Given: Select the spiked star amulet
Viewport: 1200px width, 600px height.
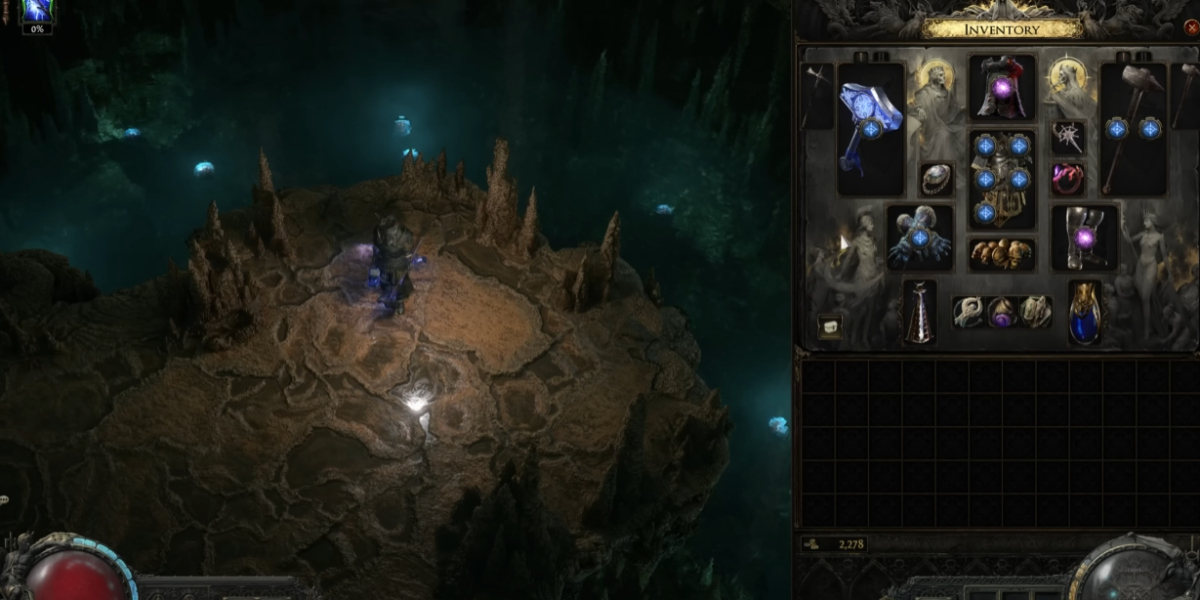Looking at the screenshot, I should [1068, 138].
